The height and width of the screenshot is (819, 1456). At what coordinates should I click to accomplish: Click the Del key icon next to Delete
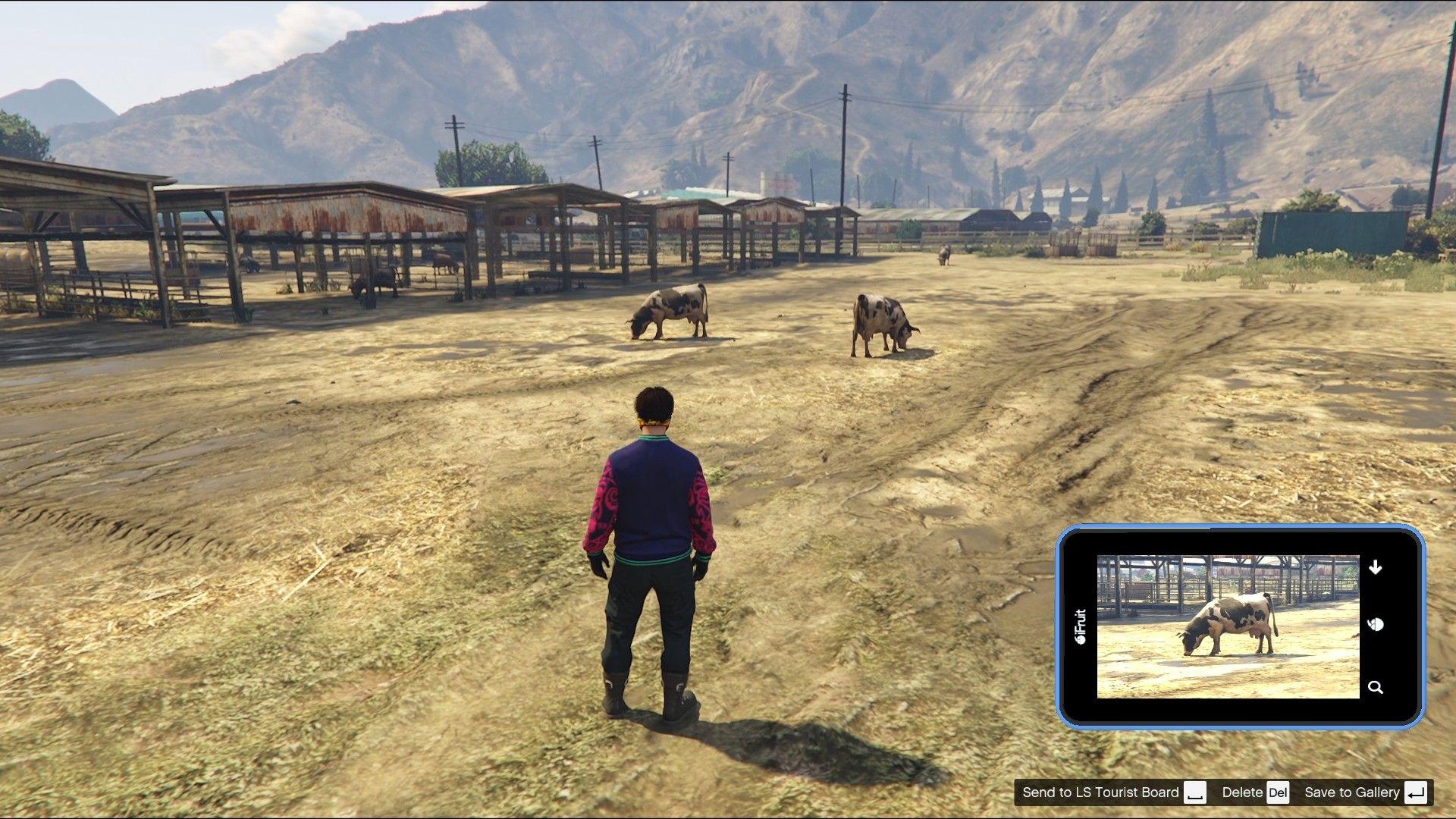click(x=1277, y=792)
